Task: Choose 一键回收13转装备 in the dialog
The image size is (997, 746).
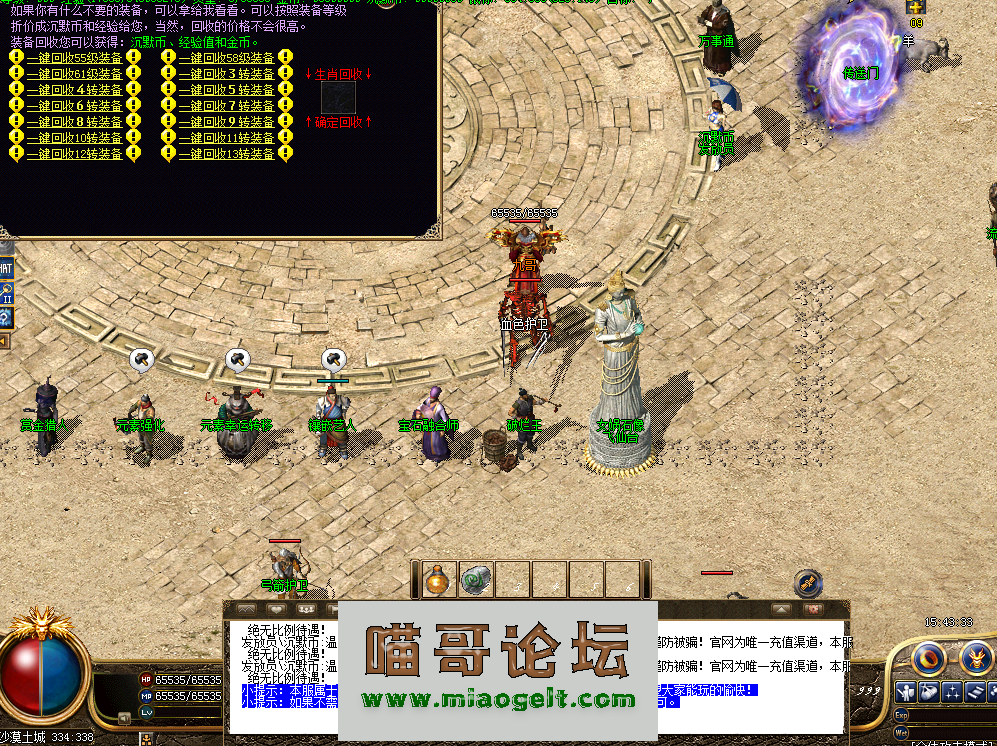Action: coord(226,154)
